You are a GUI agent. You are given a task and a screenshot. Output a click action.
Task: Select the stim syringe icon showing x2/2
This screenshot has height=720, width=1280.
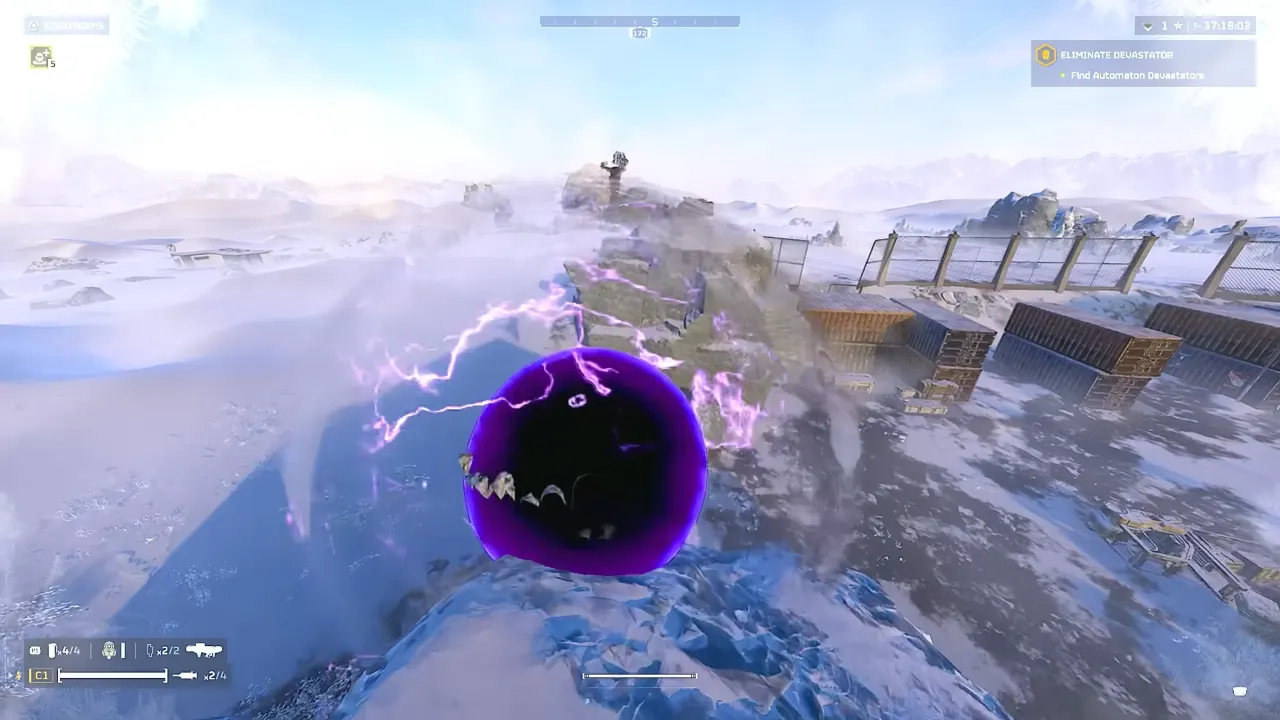click(x=150, y=650)
